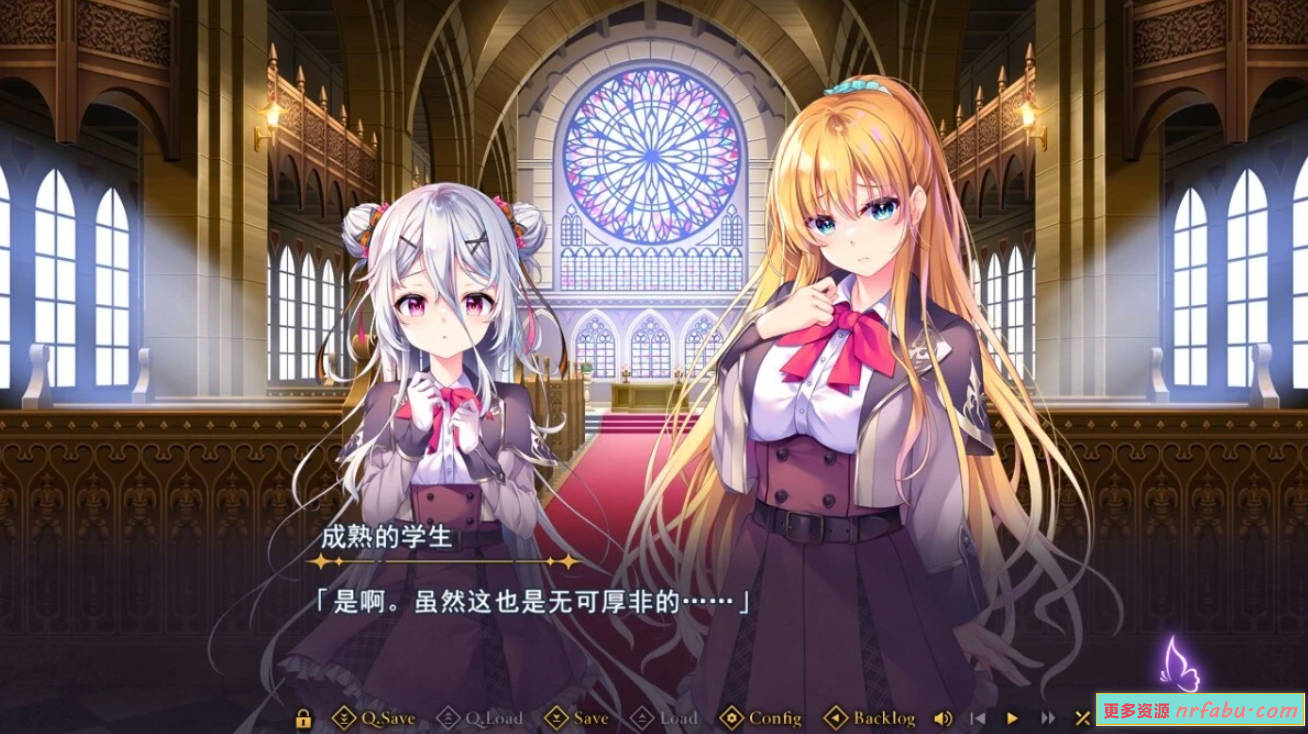Open the Backlog history
This screenshot has width=1308, height=734.
tap(884, 717)
